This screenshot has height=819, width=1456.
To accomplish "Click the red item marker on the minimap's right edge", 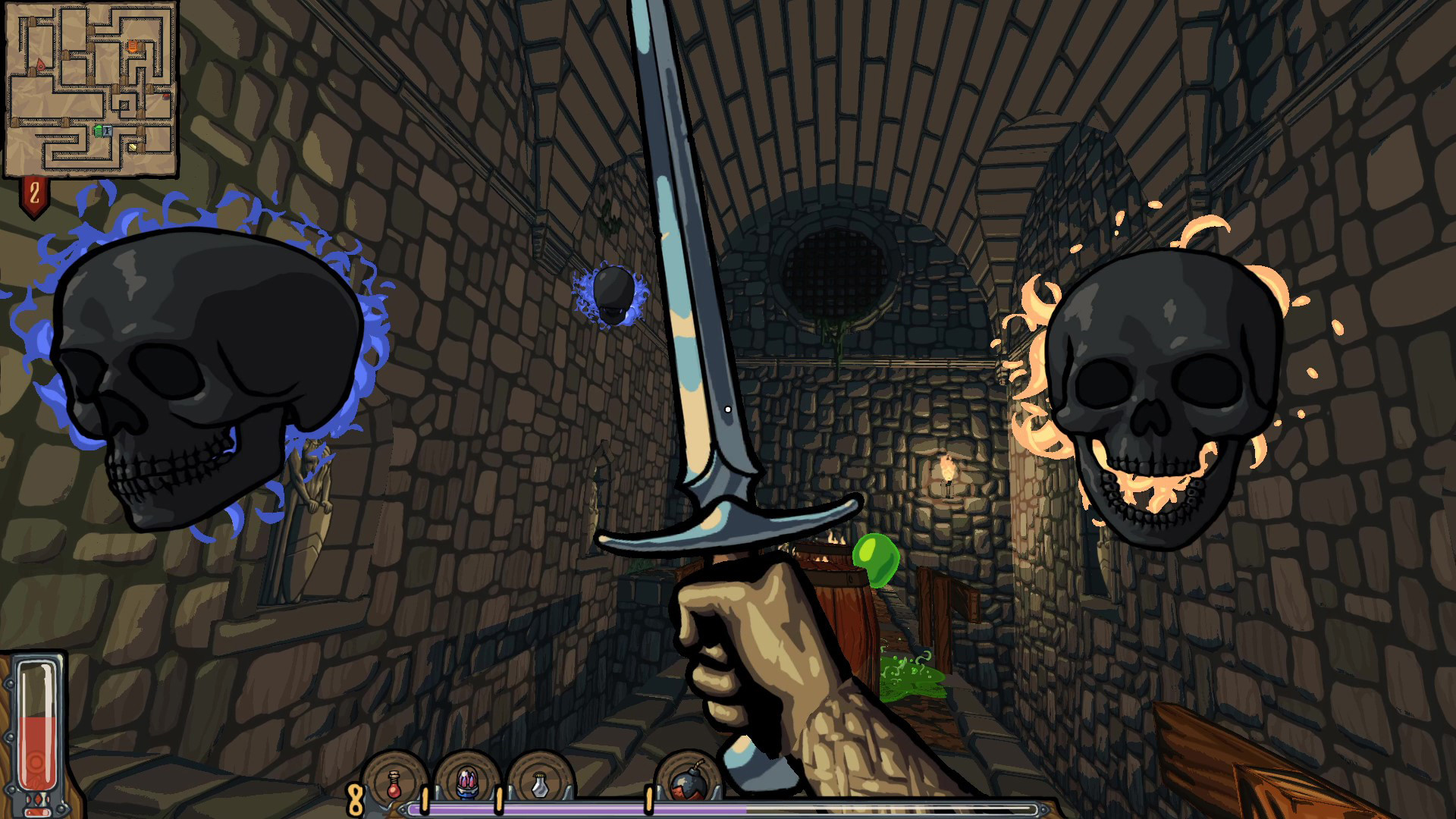I will (165, 97).
